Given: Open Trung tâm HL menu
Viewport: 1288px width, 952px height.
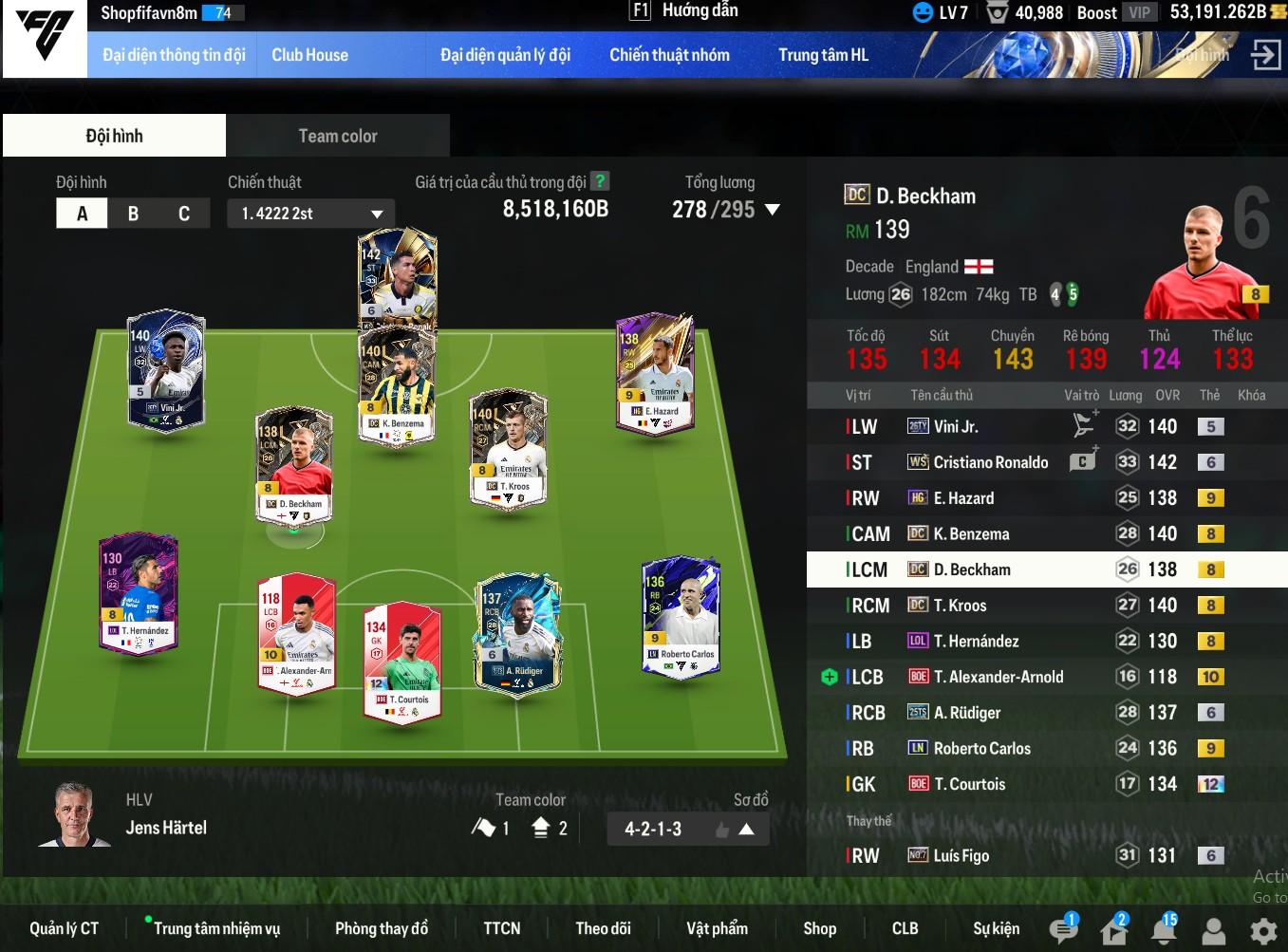Looking at the screenshot, I should [x=823, y=55].
